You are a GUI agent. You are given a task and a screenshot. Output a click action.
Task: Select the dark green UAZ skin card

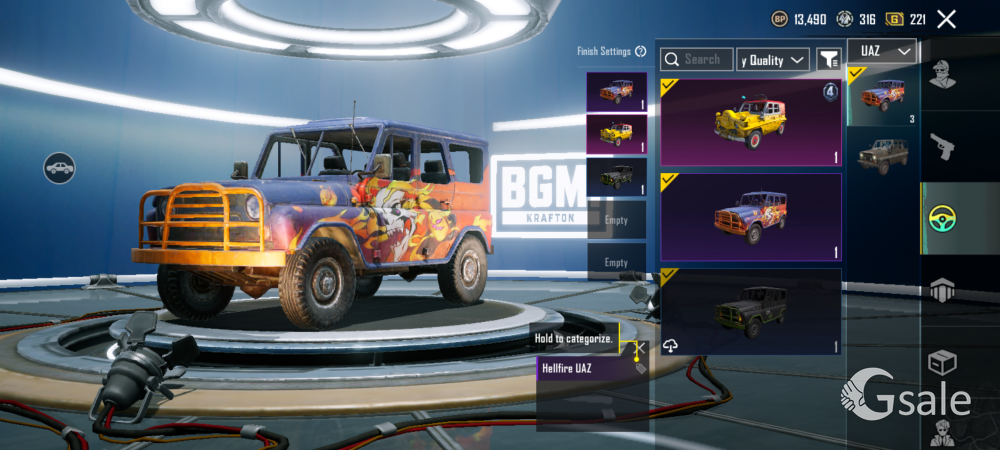pos(750,311)
